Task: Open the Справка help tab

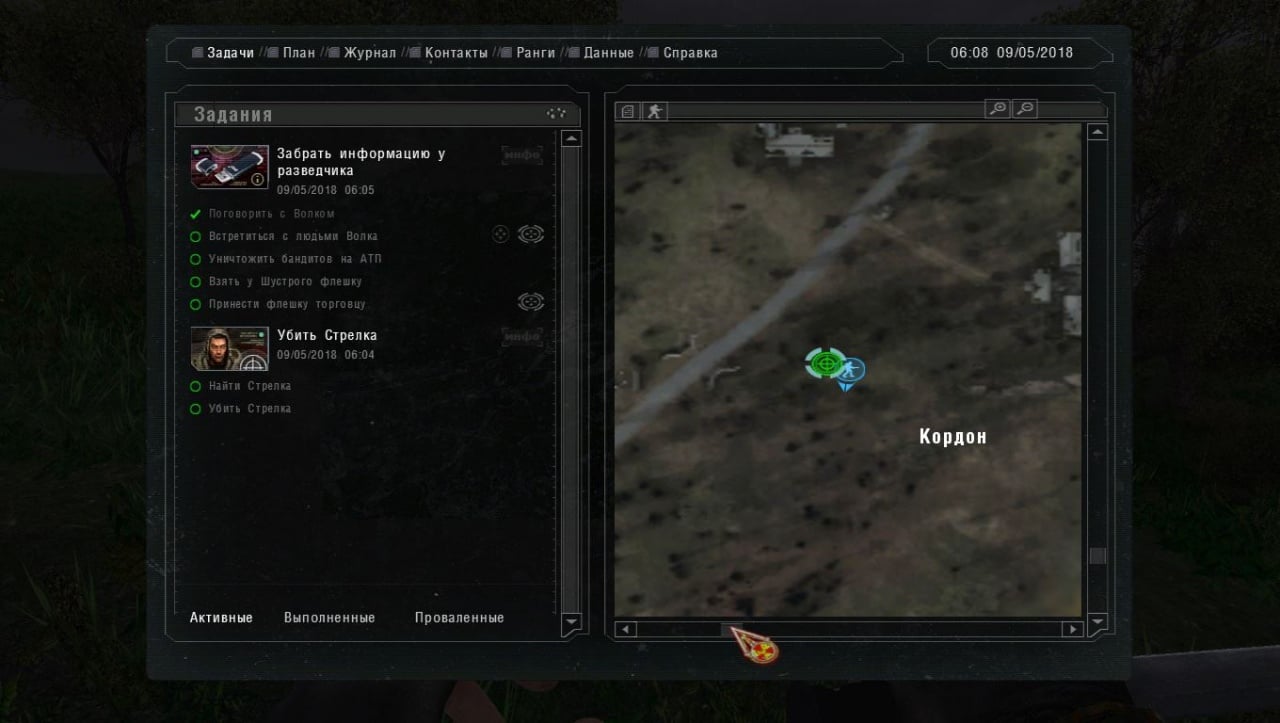Action: (x=690, y=53)
